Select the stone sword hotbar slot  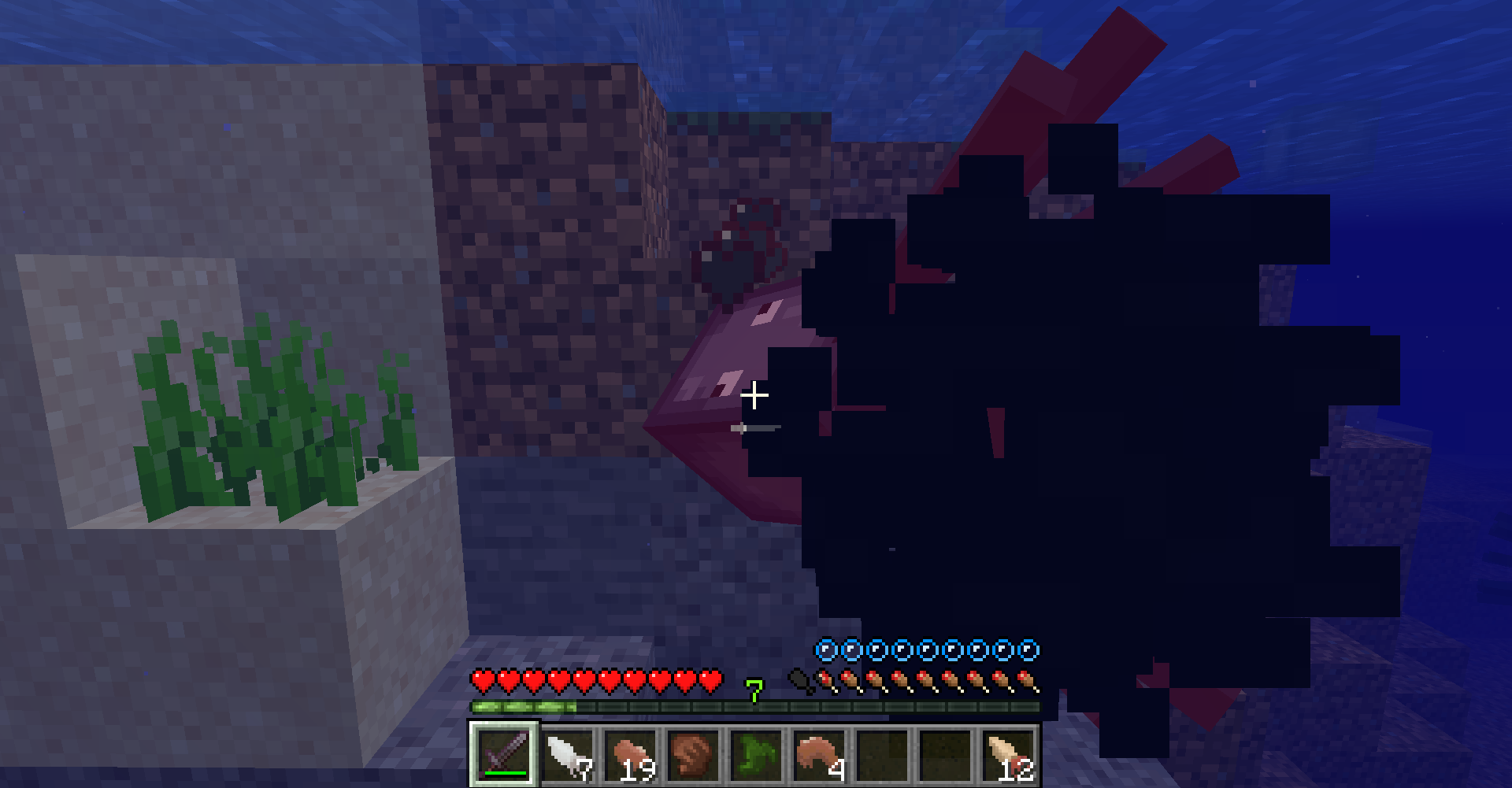pos(504,753)
